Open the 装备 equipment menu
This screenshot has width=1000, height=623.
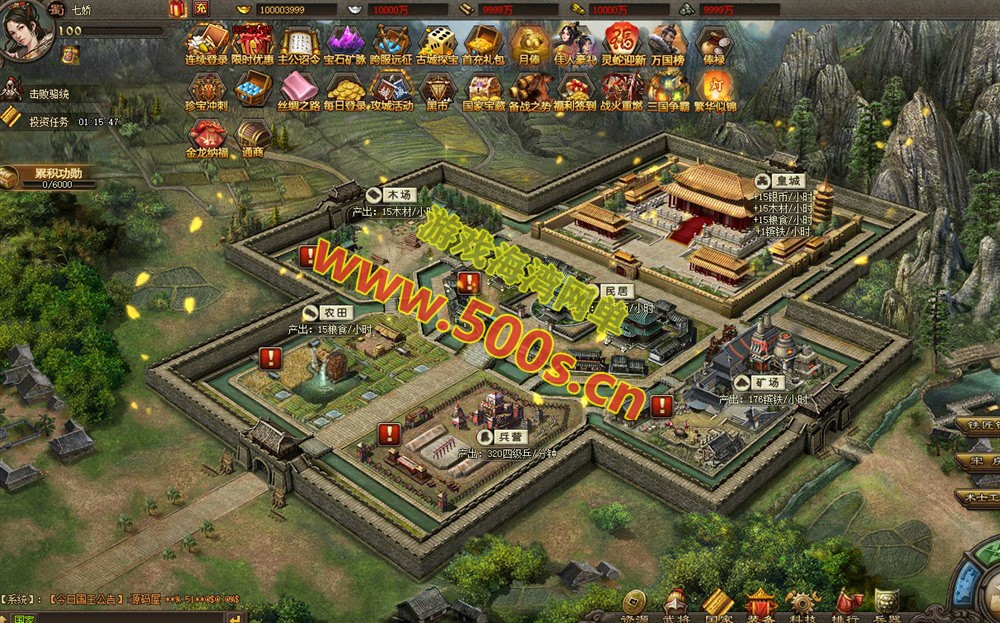[761, 604]
